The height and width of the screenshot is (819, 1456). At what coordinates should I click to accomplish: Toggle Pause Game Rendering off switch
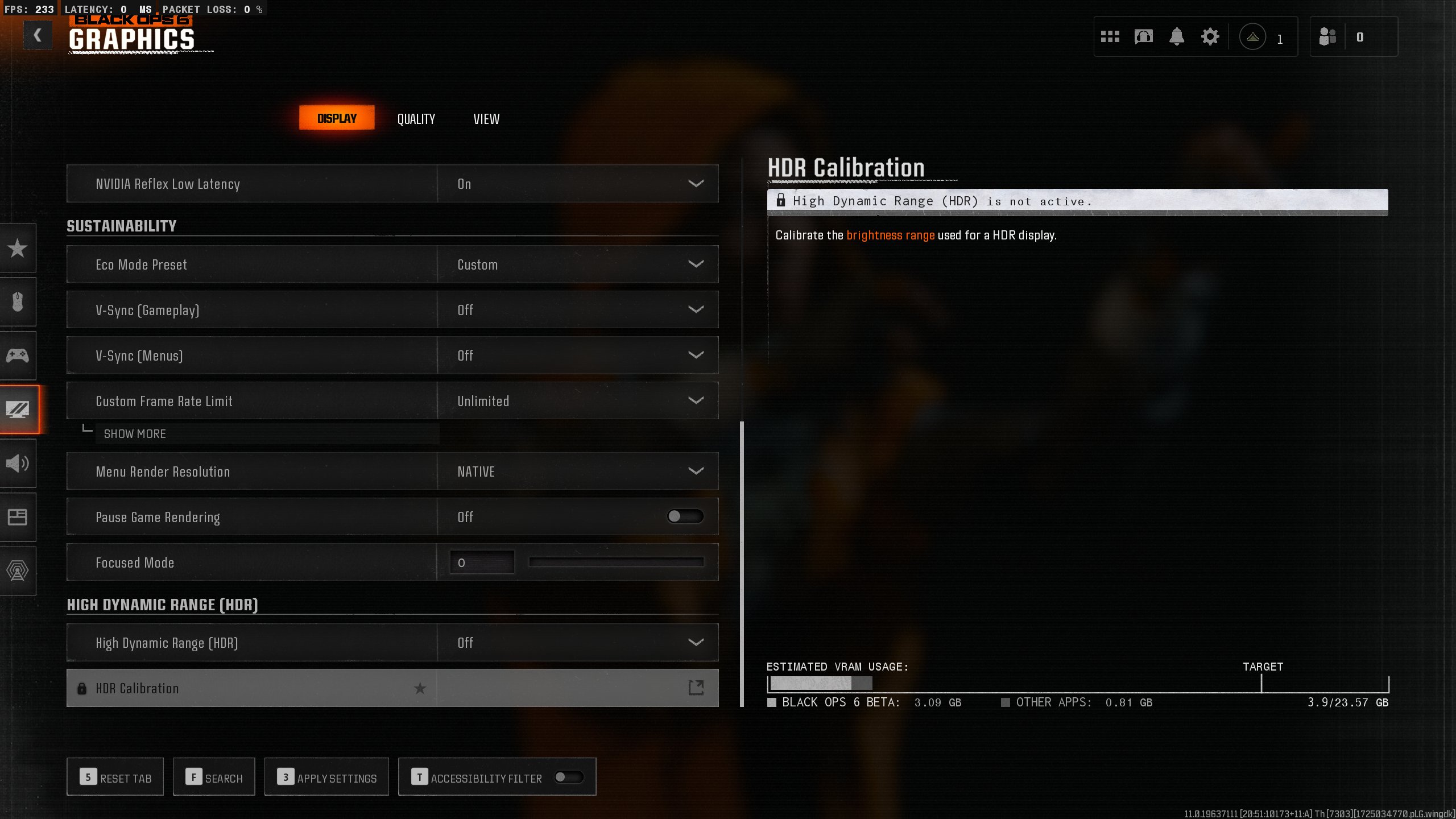(685, 516)
